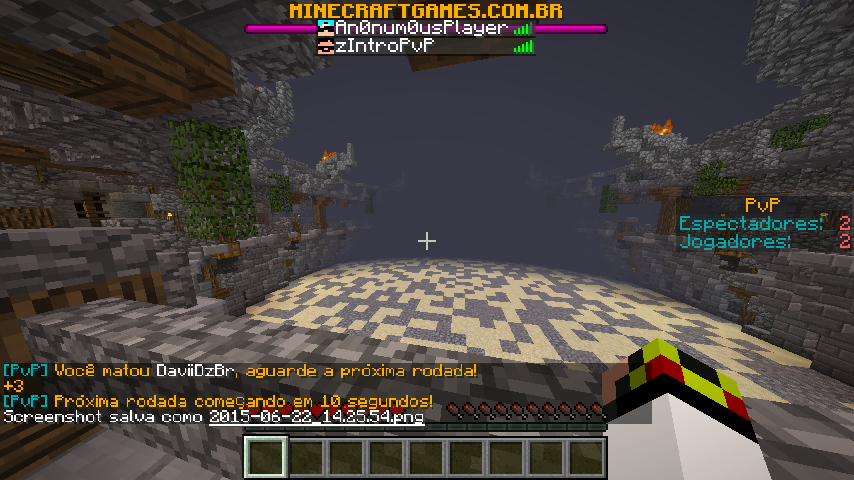854x480 pixels.
Task: Select An0num0usPlayer in the player list
Action: [x=424, y=29]
